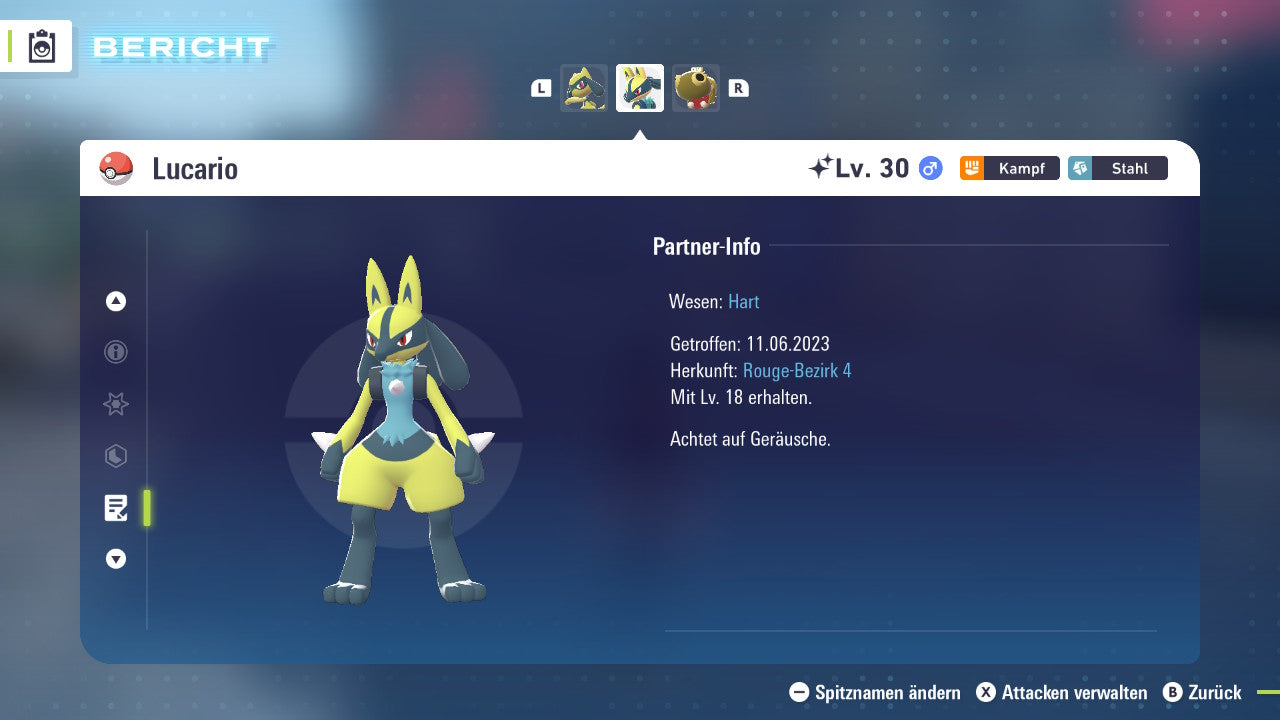
Task: Switch to the dog Pokémon thumbnail tab
Action: pyautogui.click(x=696, y=87)
